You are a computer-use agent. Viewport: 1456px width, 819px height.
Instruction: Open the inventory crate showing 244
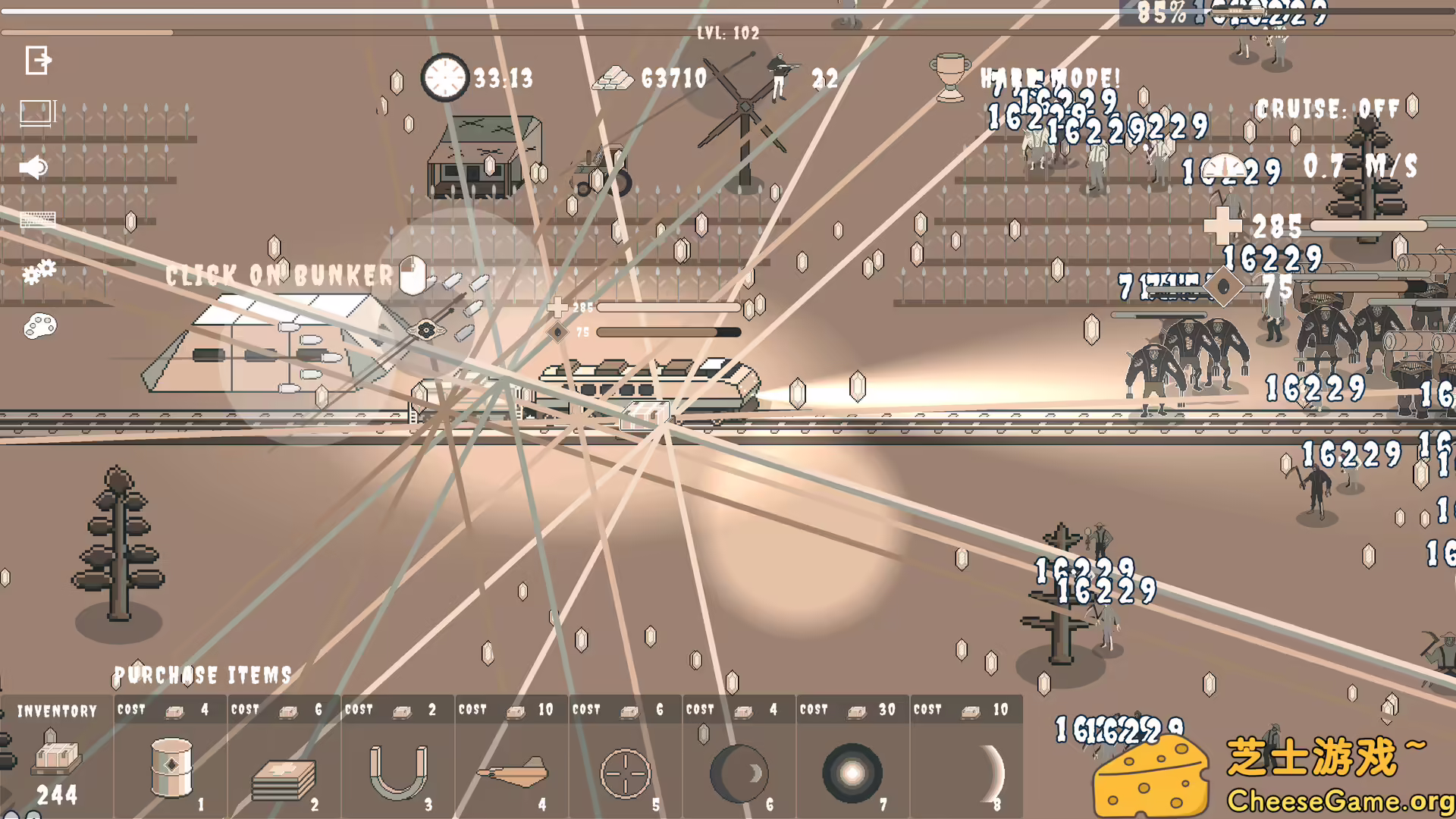click(57, 758)
